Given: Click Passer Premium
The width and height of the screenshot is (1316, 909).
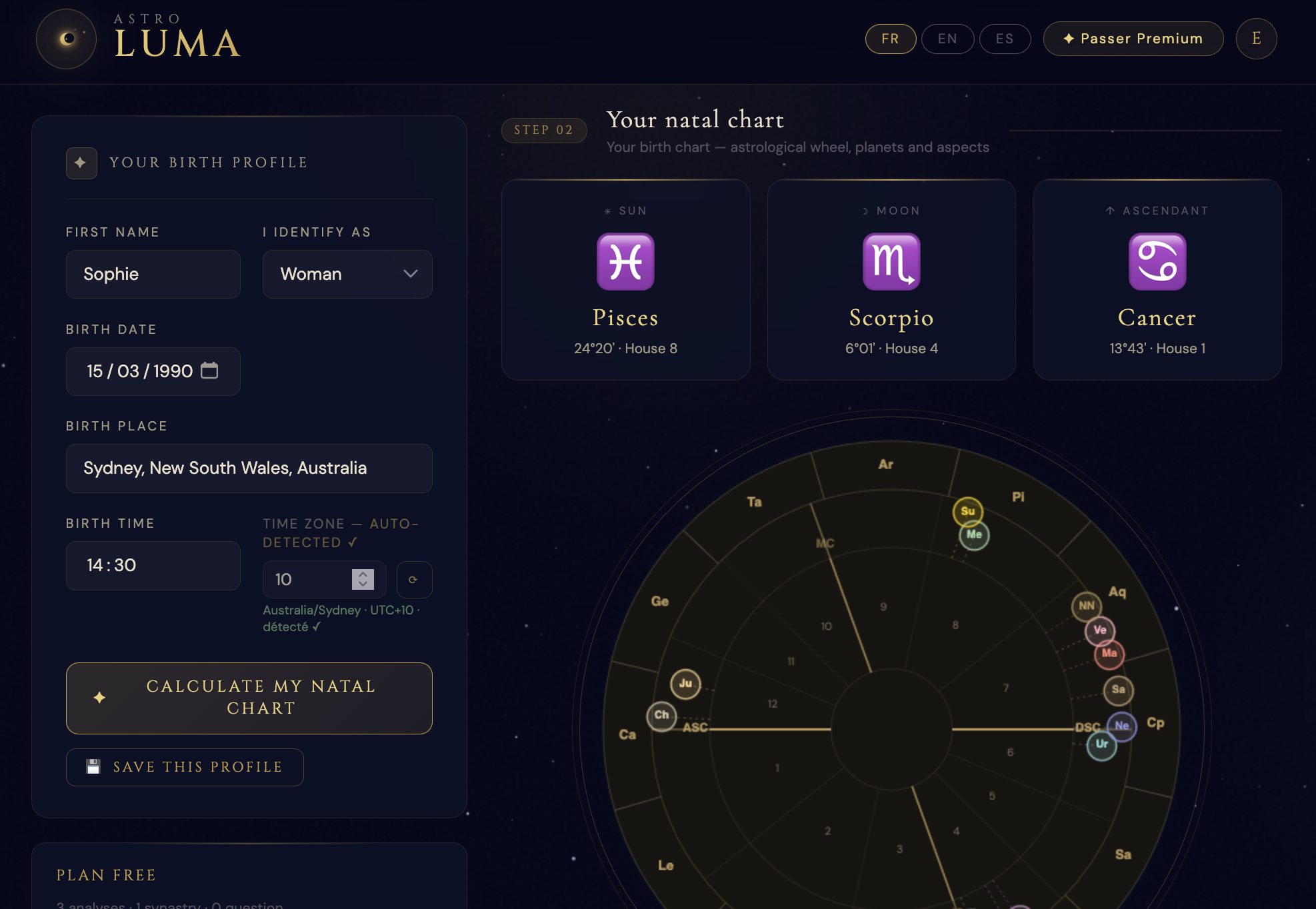Looking at the screenshot, I should [x=1133, y=39].
